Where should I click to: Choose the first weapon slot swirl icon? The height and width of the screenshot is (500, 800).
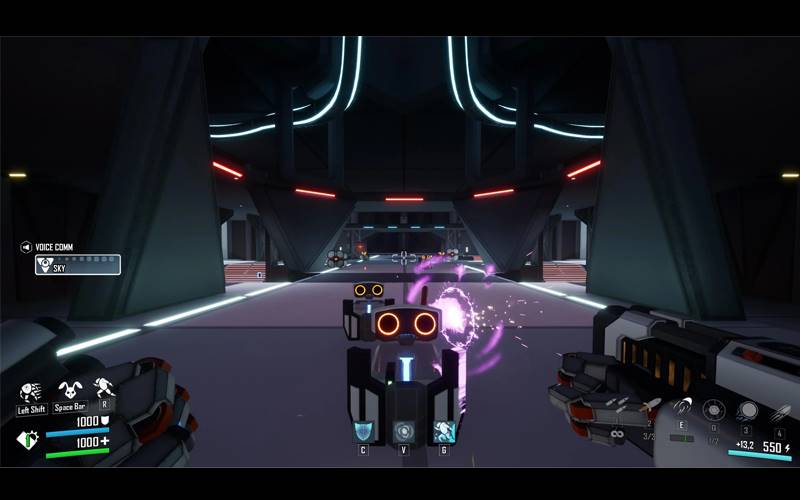(x=682, y=408)
